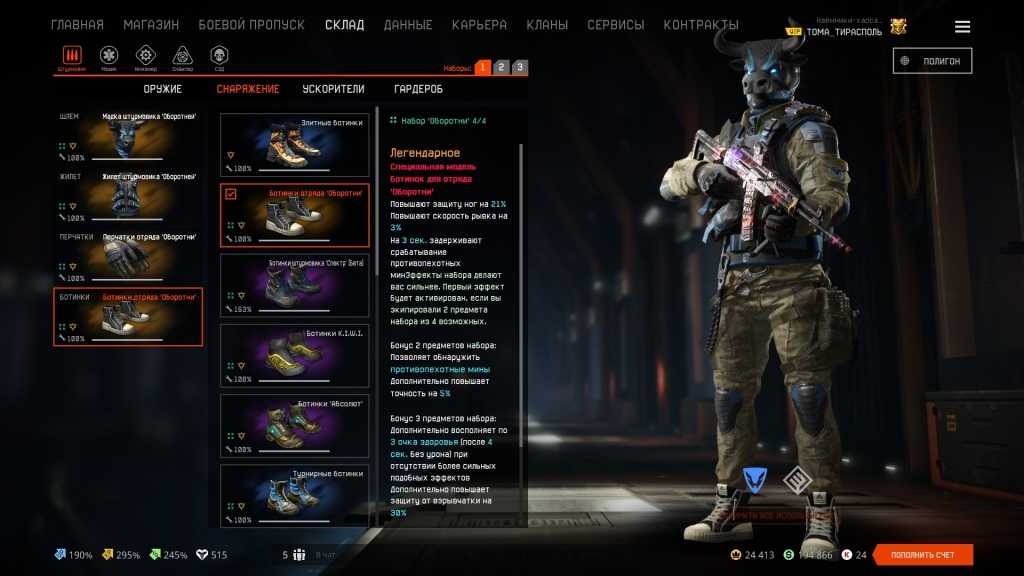
Task: Switch to loadout set 2
Action: coord(501,68)
